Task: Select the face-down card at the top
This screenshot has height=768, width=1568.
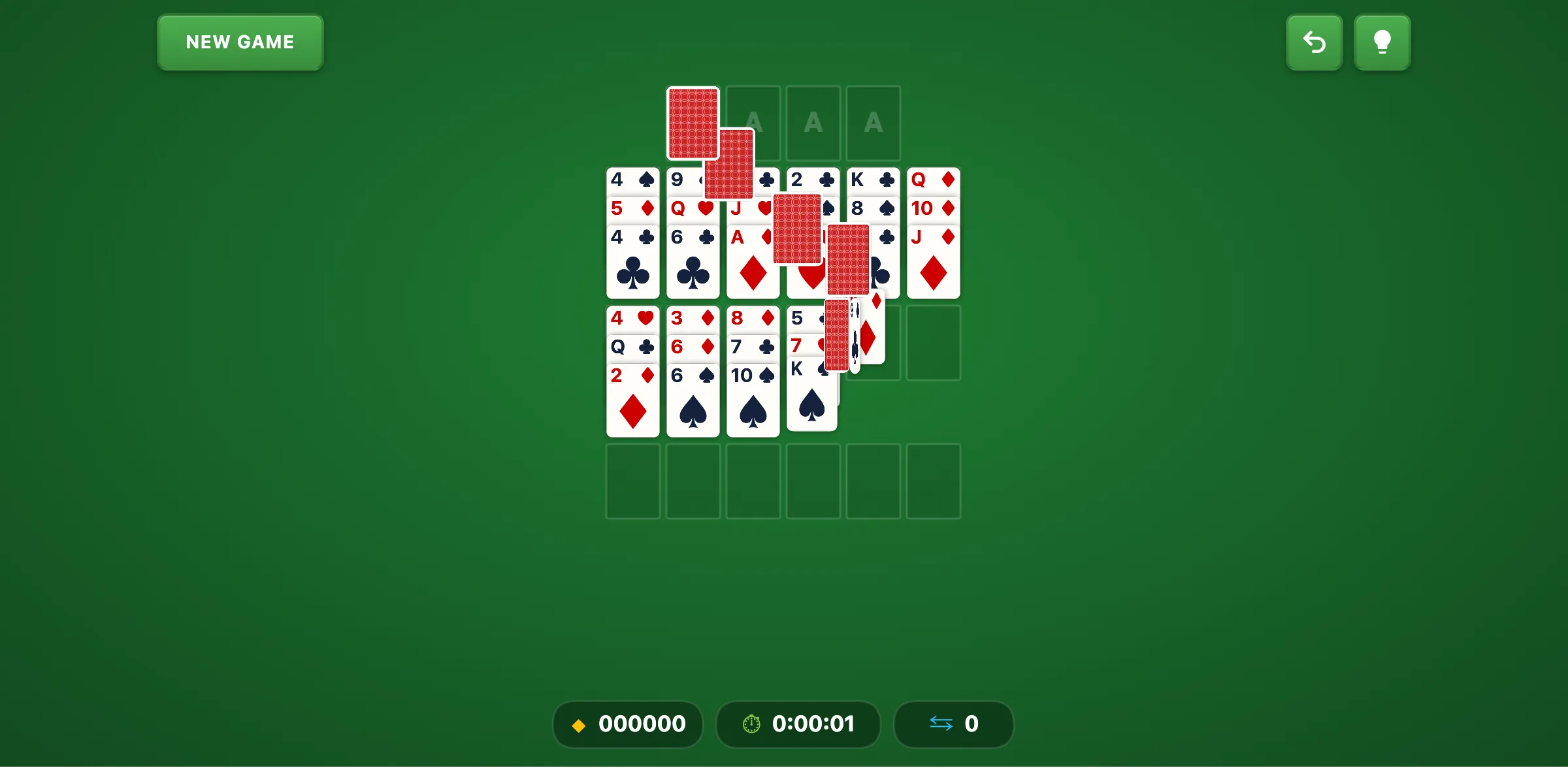Action: tap(693, 123)
